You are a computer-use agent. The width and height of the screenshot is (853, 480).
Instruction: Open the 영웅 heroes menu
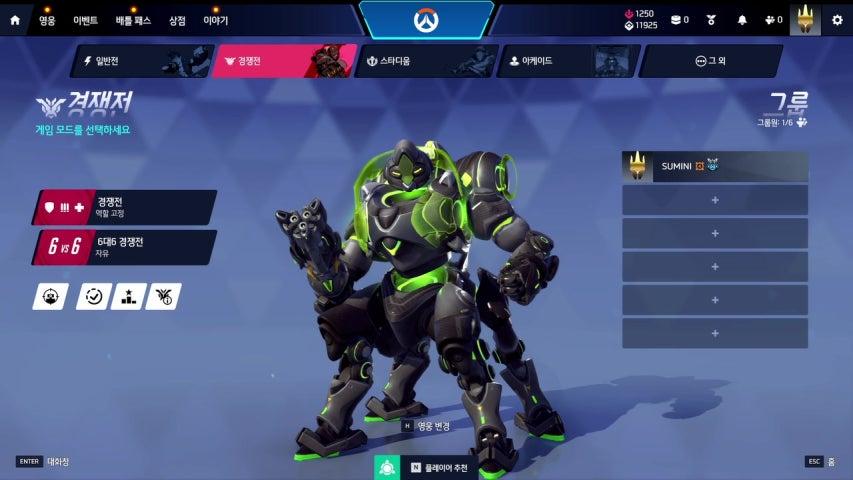(47, 20)
